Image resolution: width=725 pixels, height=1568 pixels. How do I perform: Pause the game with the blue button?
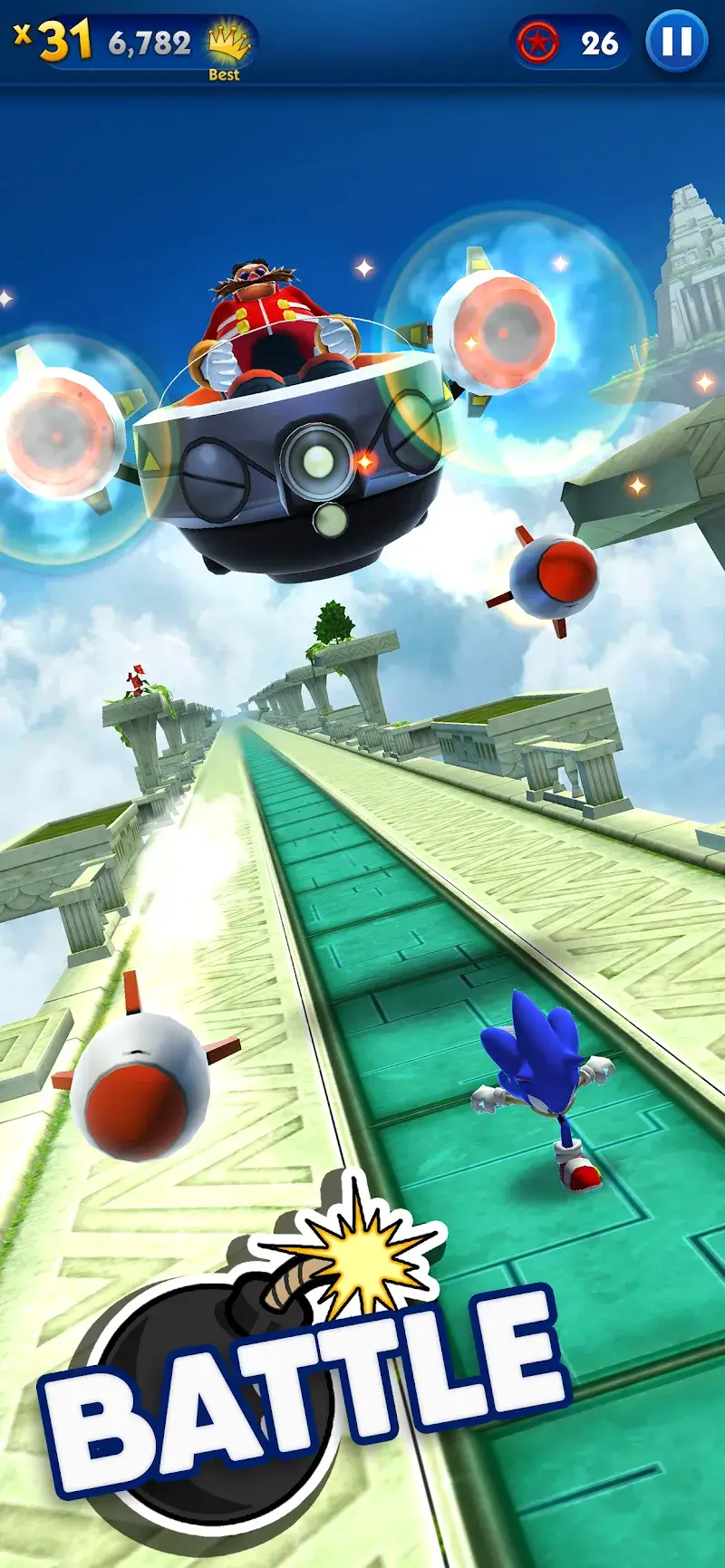(676, 42)
